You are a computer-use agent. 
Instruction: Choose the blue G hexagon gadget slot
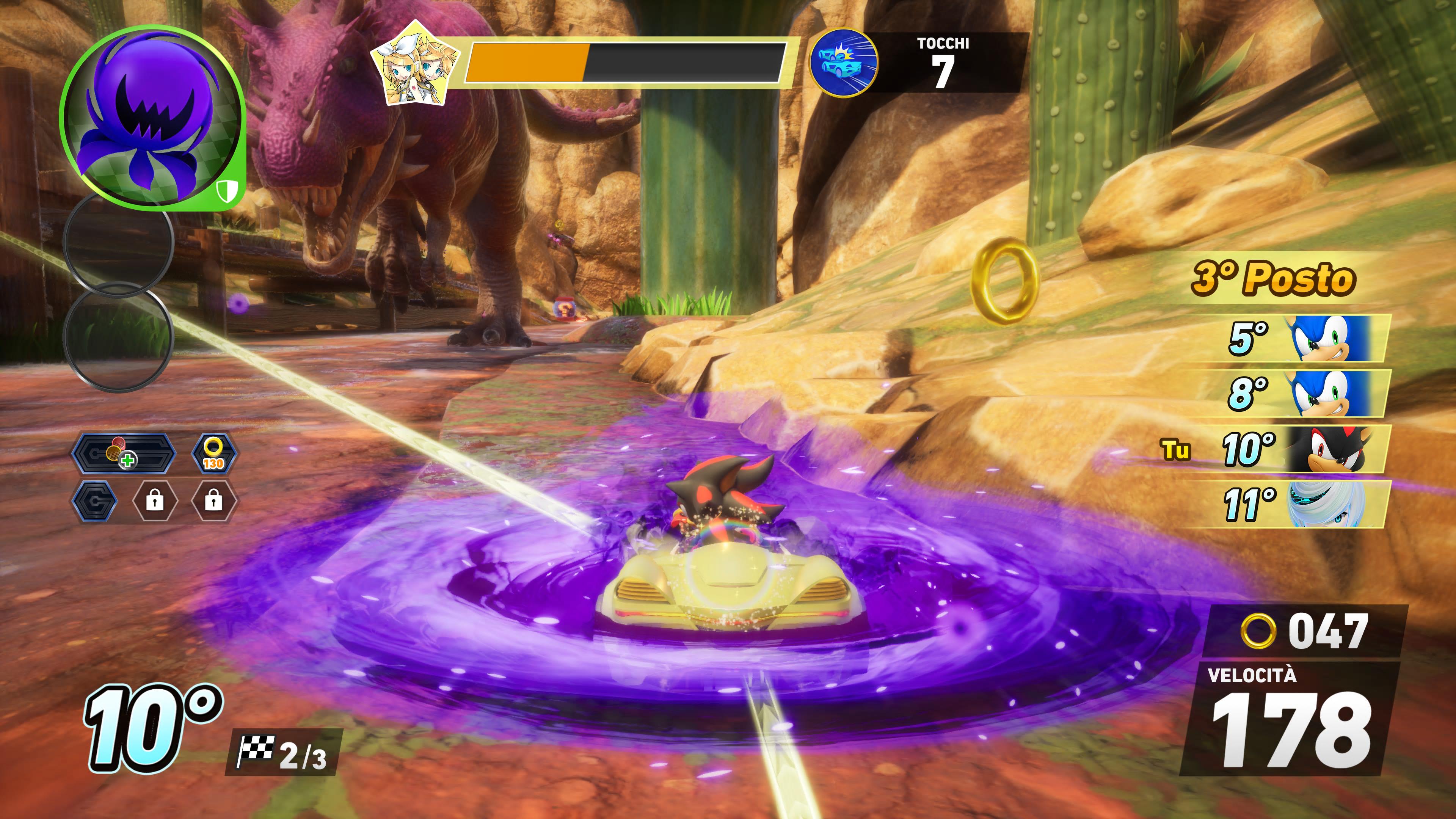click(x=95, y=501)
